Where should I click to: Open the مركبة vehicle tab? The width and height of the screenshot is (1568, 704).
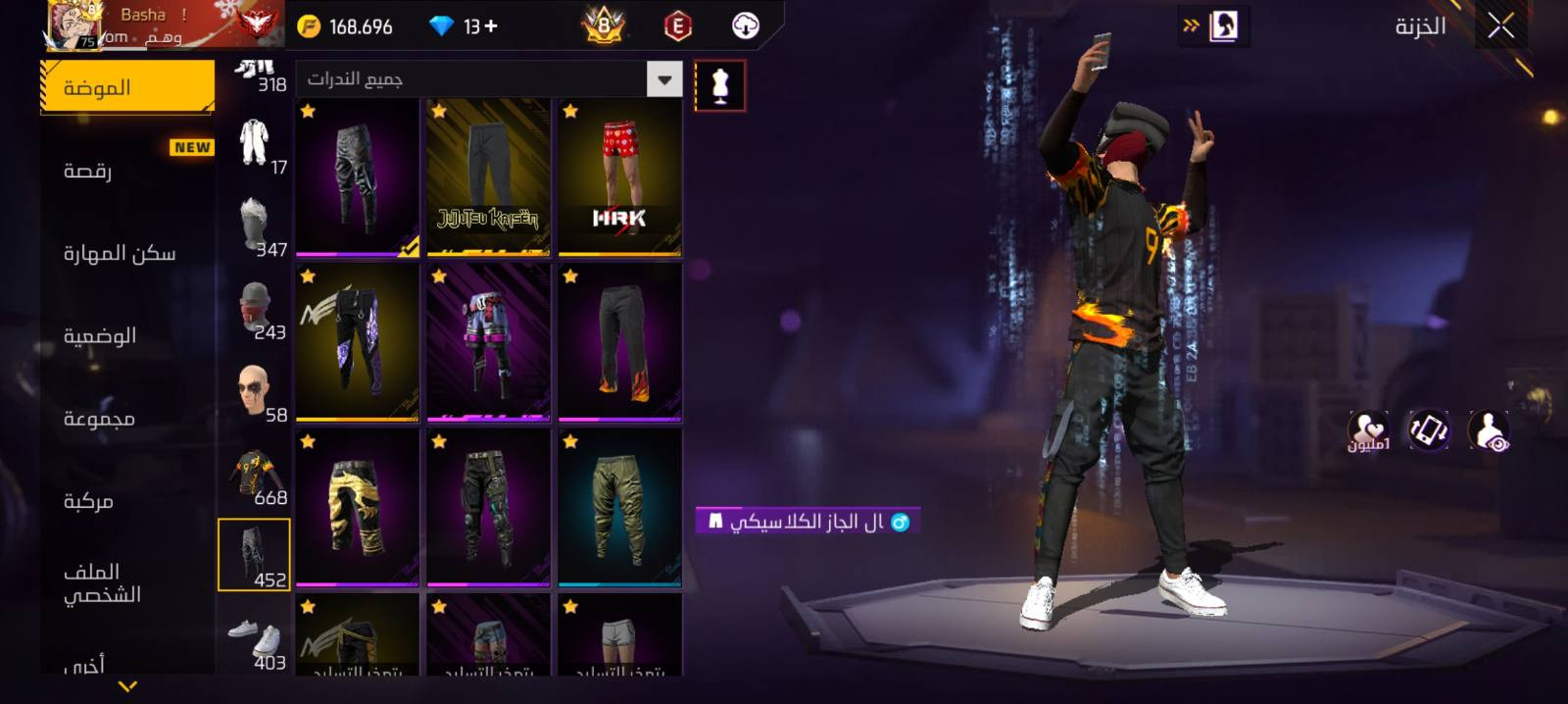point(126,501)
